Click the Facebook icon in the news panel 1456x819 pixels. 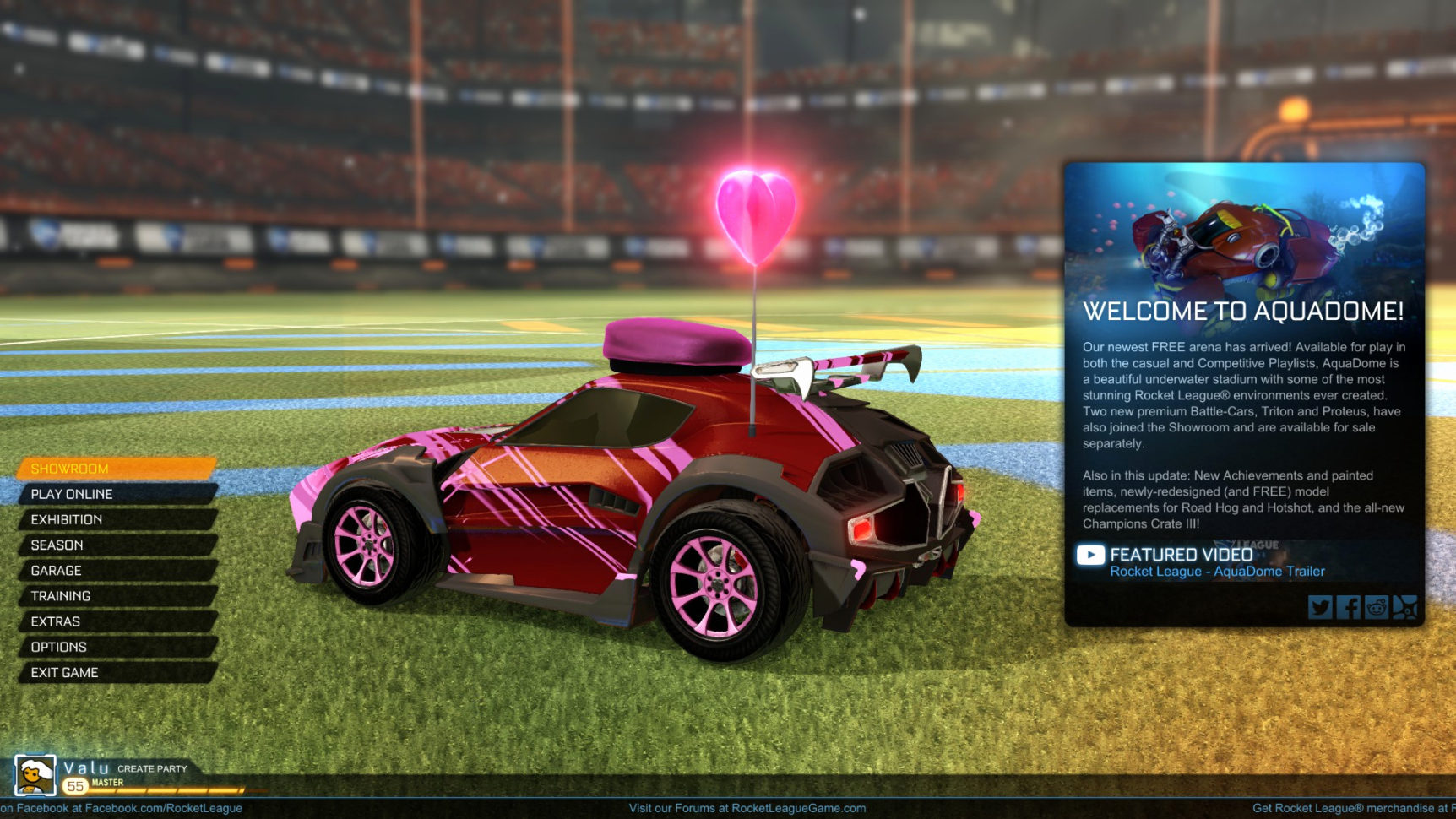(1349, 607)
